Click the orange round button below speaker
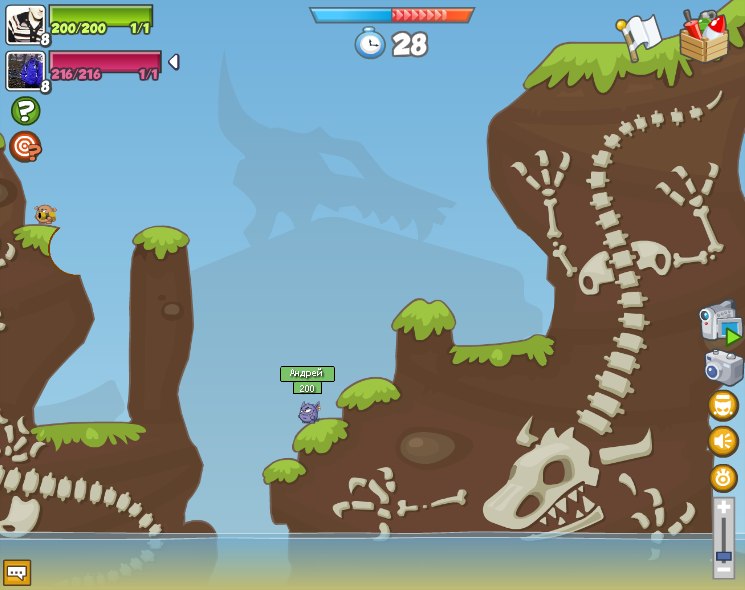The width and height of the screenshot is (745, 590). pyautogui.click(x=723, y=478)
